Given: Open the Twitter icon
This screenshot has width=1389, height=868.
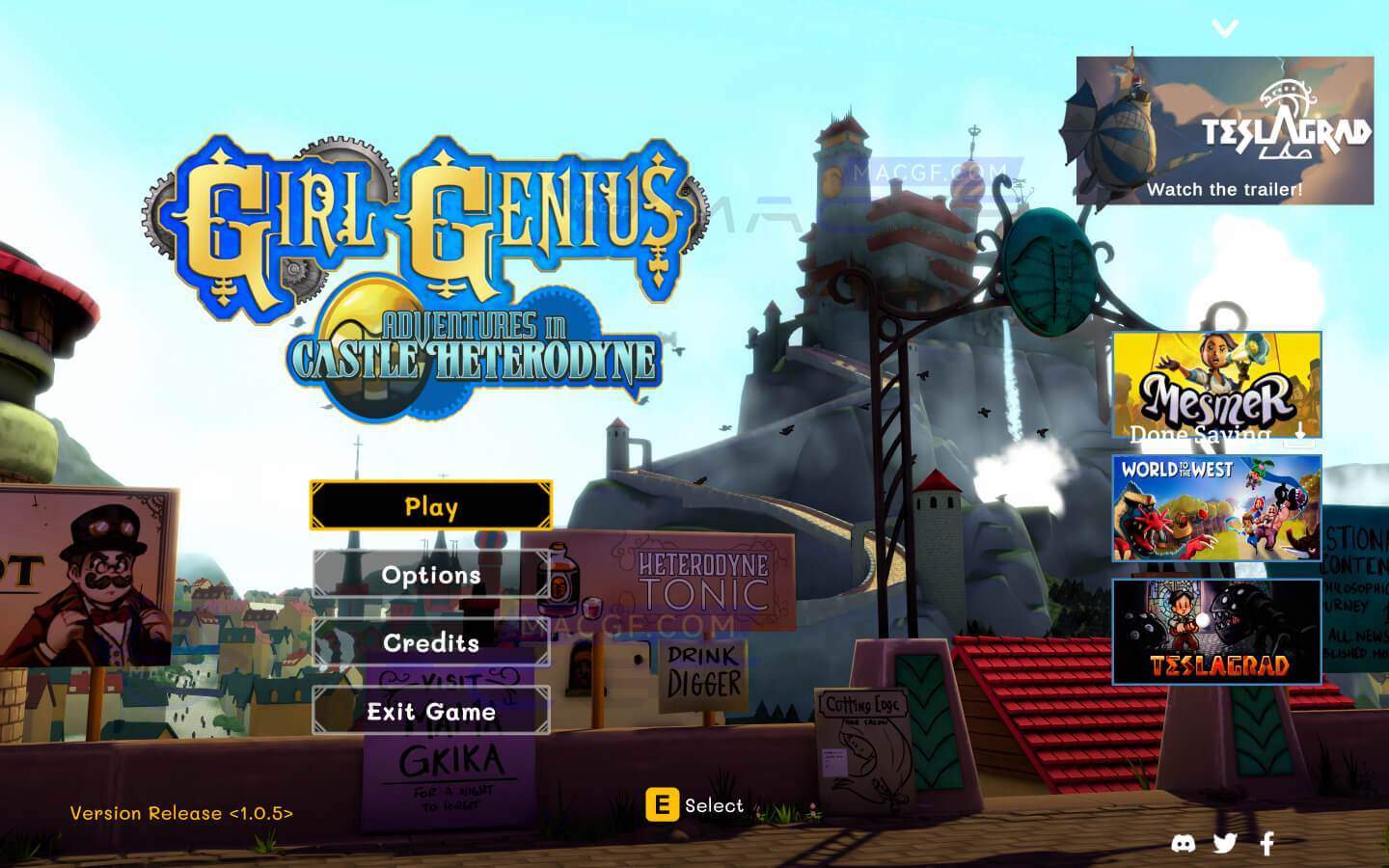Looking at the screenshot, I should click(x=1226, y=842).
